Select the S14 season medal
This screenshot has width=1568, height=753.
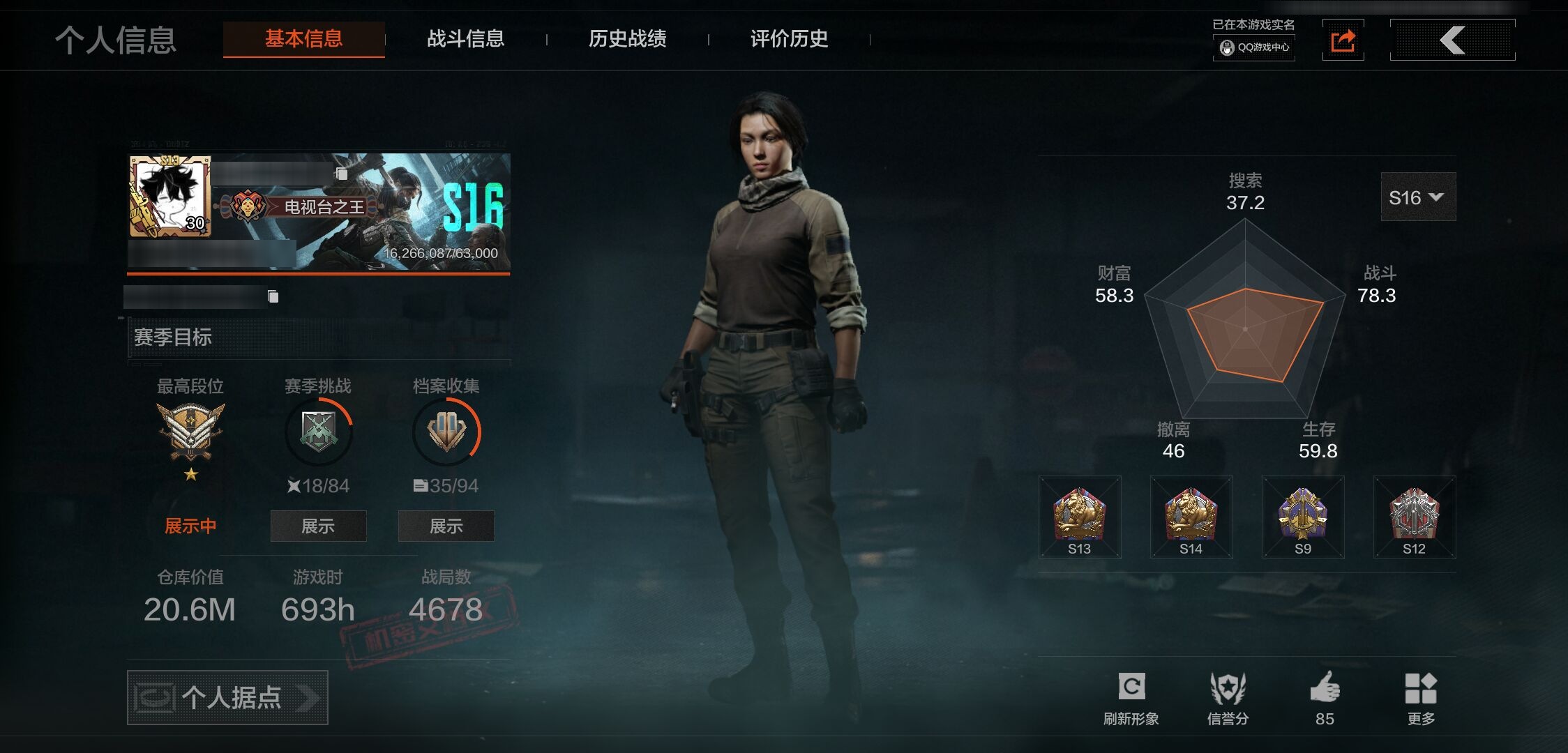pyautogui.click(x=1191, y=517)
